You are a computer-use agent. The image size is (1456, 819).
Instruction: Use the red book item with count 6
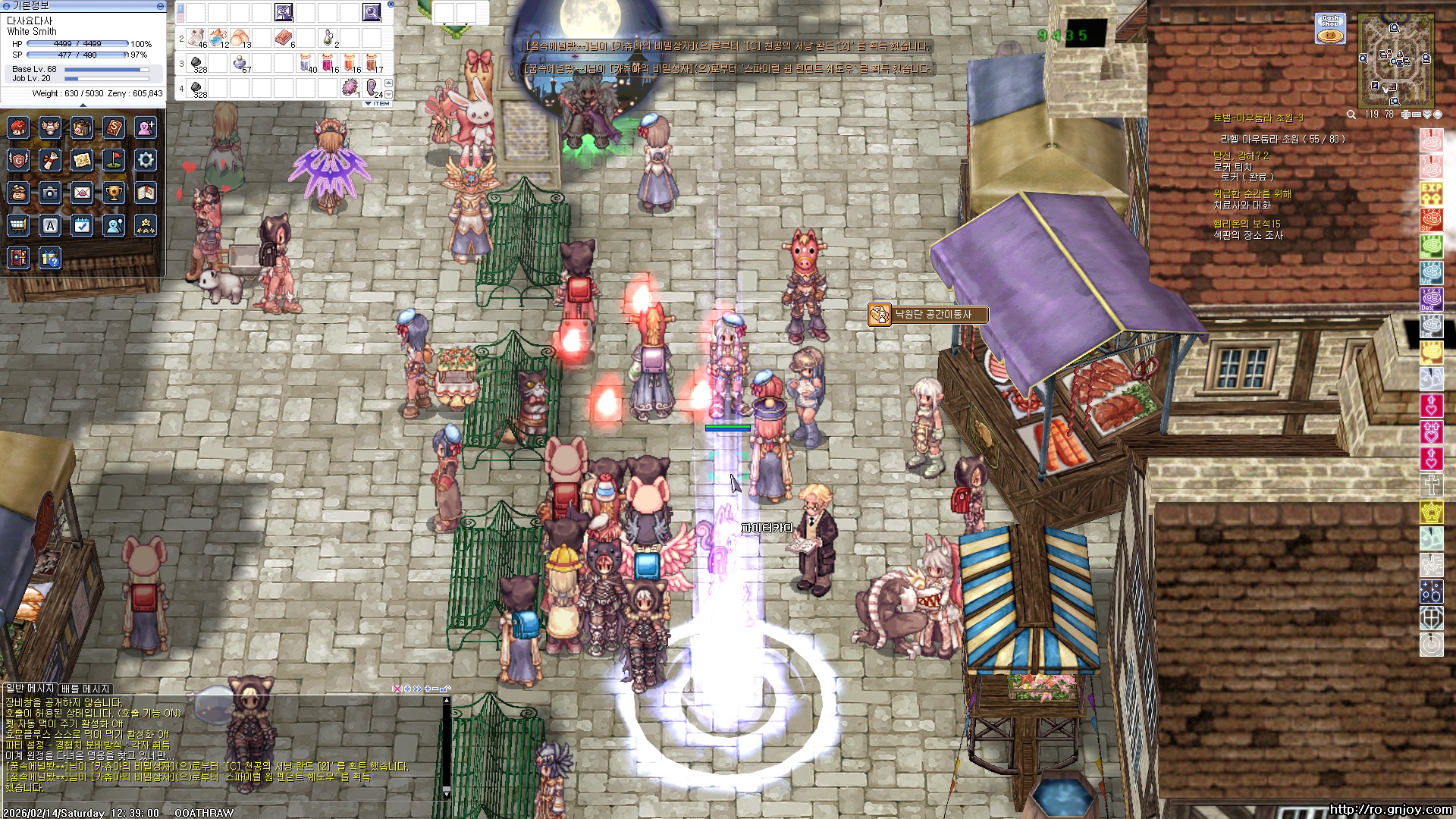284,37
